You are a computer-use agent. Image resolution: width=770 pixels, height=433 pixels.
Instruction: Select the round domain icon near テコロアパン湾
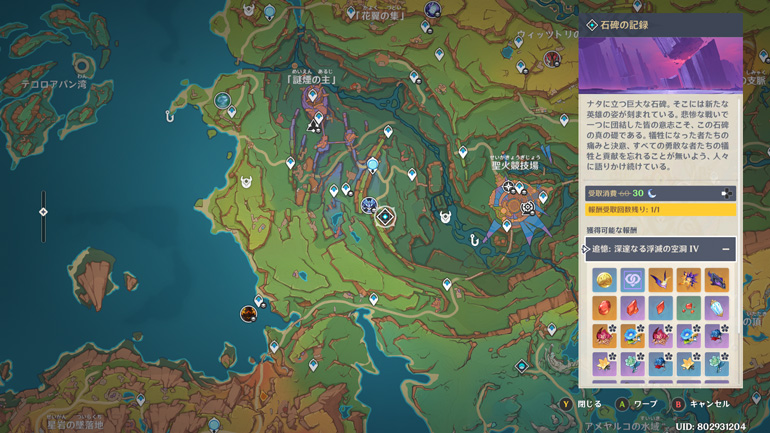click(222, 101)
